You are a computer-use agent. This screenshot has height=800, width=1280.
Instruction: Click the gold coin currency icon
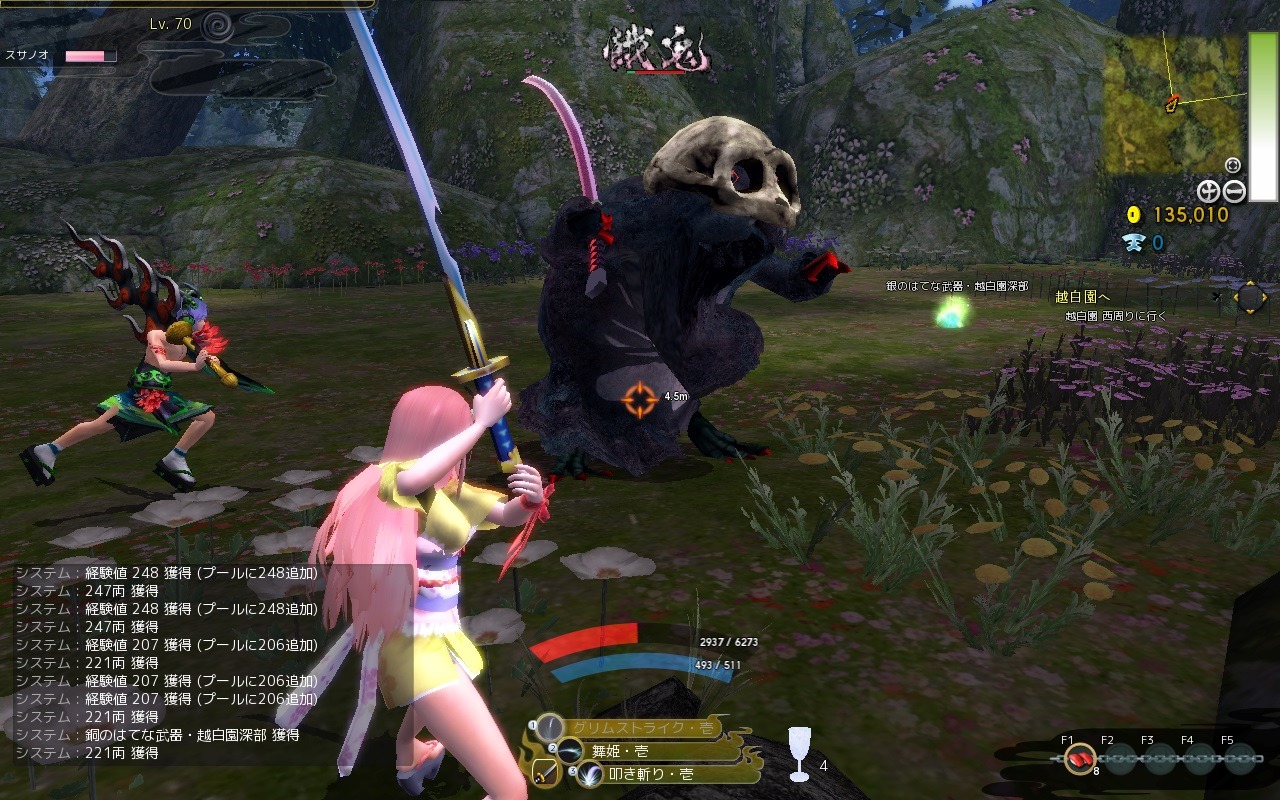coord(1135,213)
